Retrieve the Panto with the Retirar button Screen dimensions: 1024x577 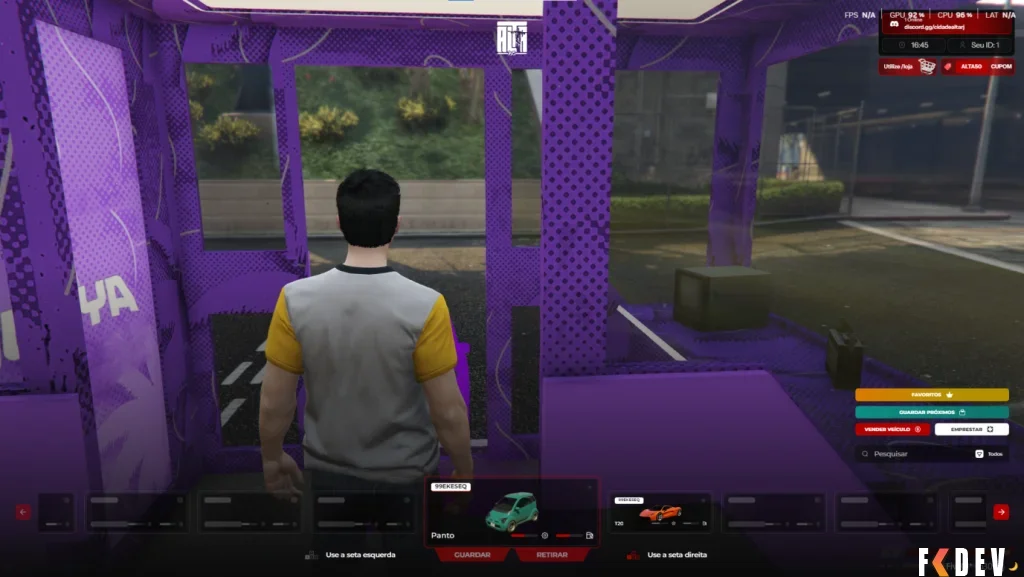(552, 554)
